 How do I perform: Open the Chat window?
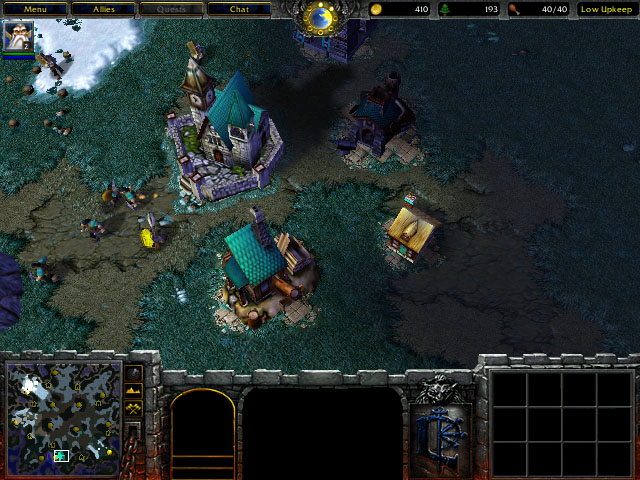(x=238, y=9)
